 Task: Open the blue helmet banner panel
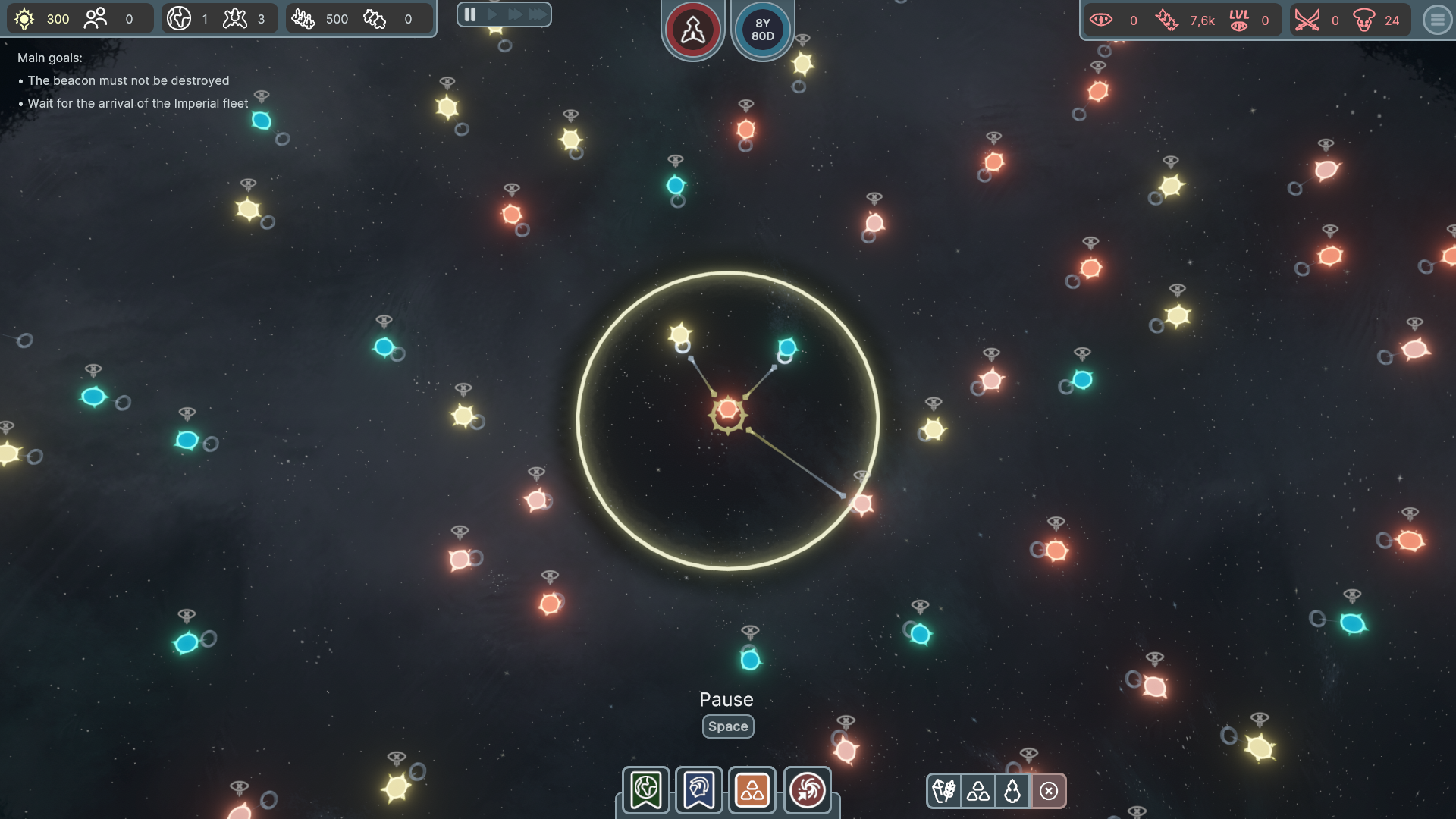click(x=699, y=790)
